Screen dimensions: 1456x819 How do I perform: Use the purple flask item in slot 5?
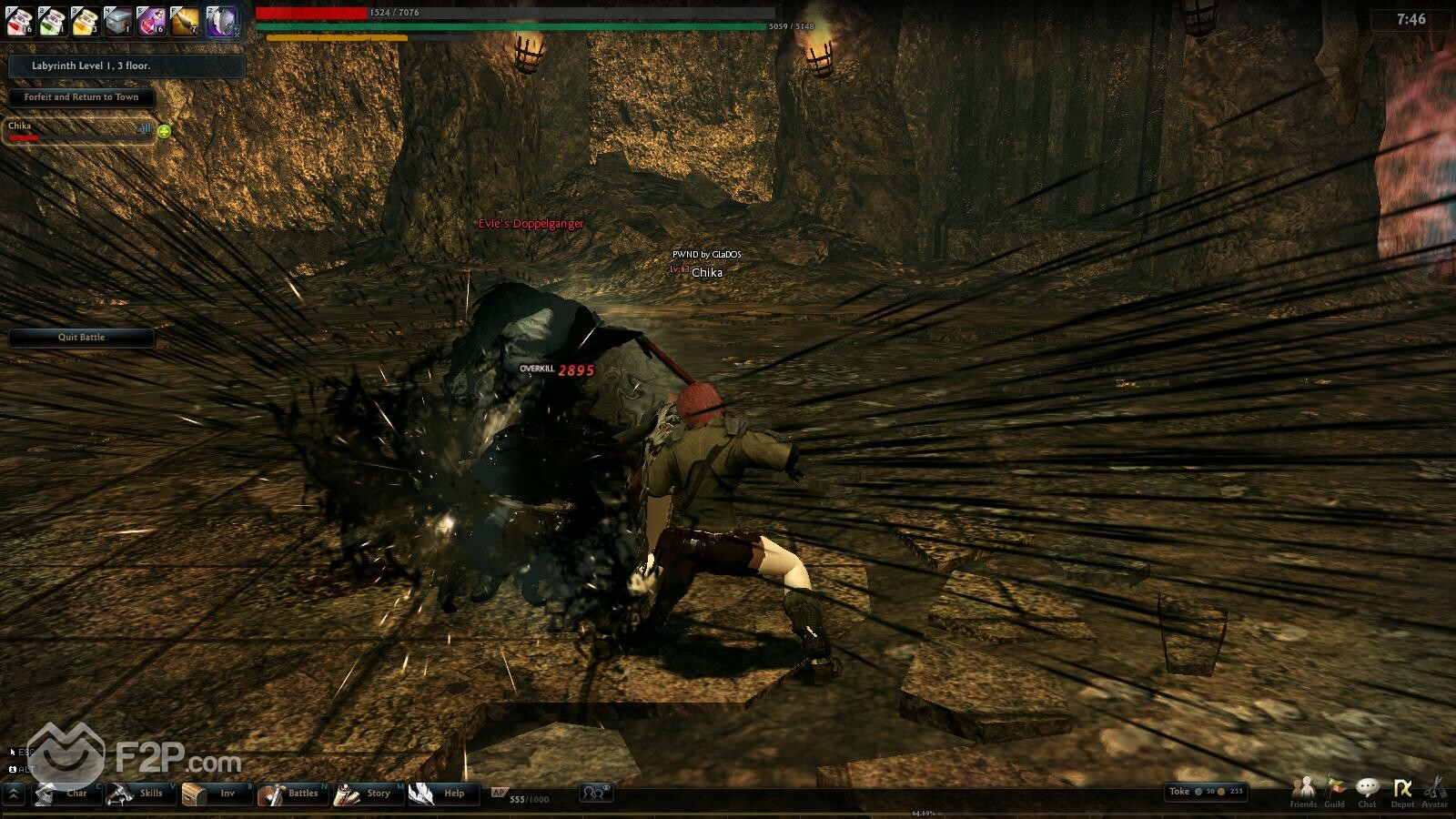[151, 21]
